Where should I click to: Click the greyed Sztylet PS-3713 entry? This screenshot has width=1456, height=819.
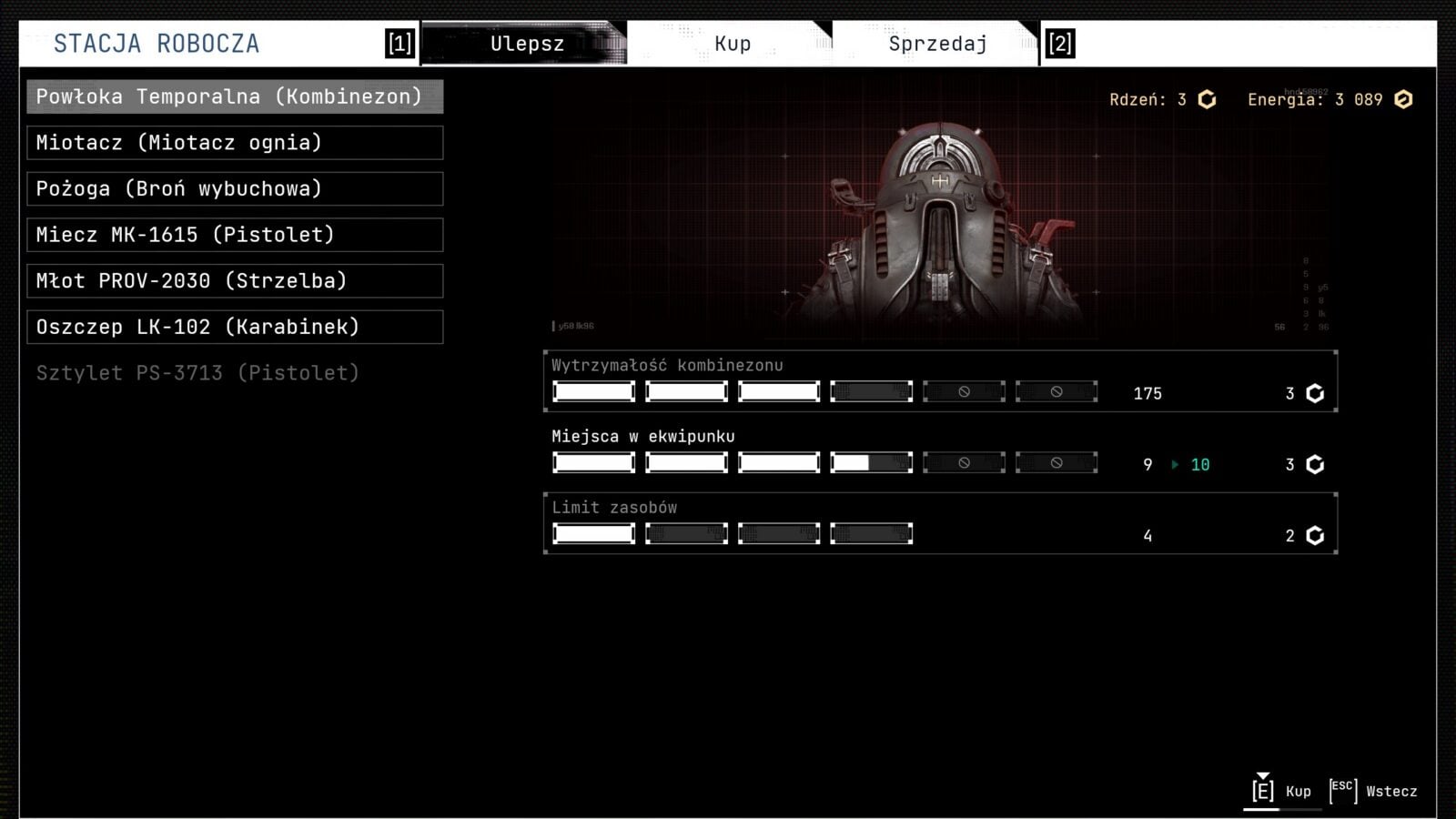198,373
